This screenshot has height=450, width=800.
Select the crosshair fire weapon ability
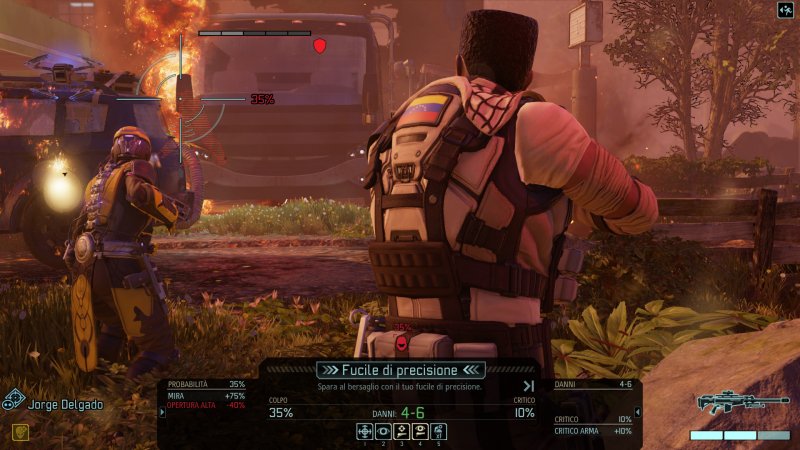[365, 431]
